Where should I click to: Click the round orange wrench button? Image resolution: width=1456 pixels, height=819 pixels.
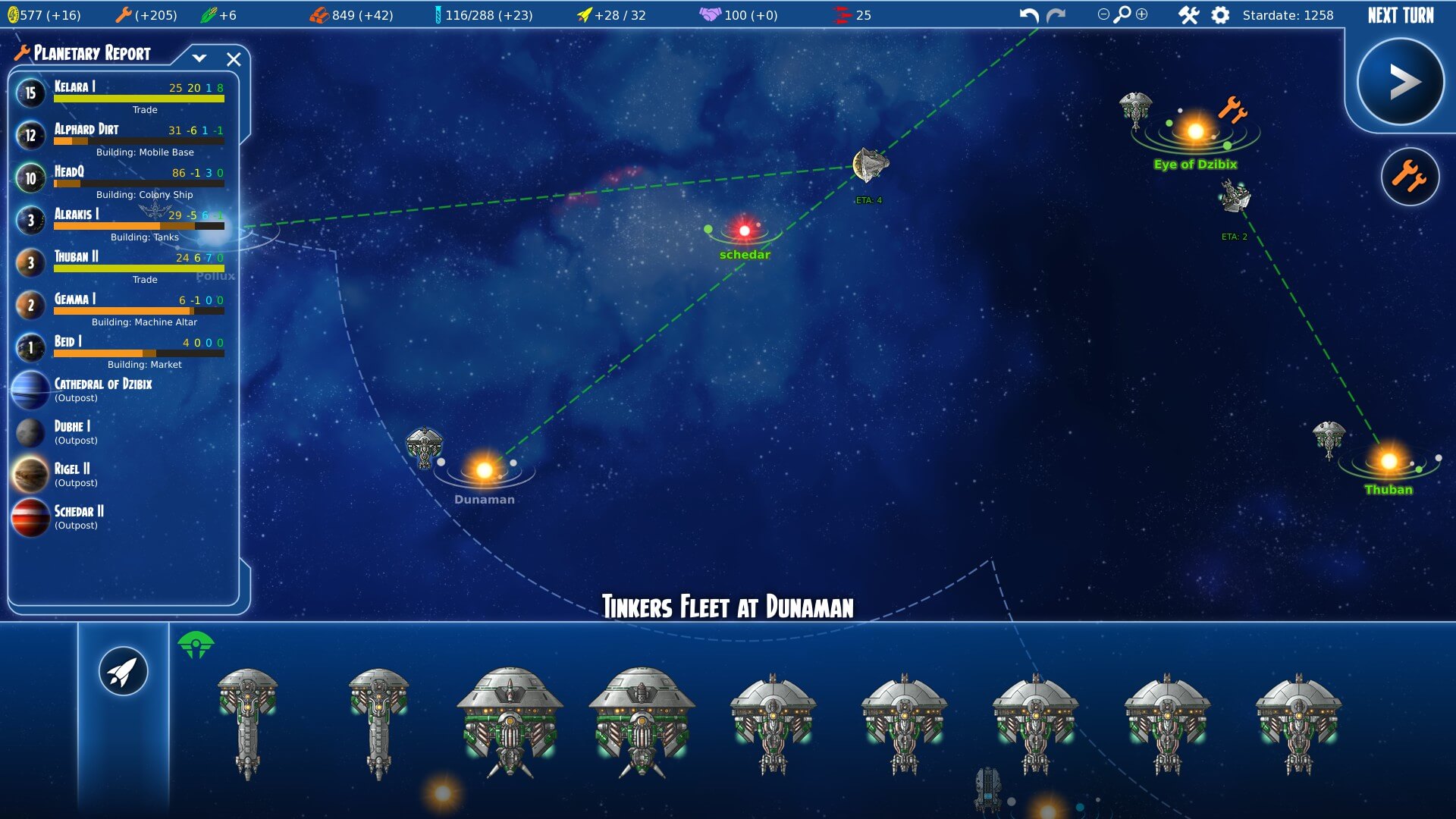click(1410, 177)
